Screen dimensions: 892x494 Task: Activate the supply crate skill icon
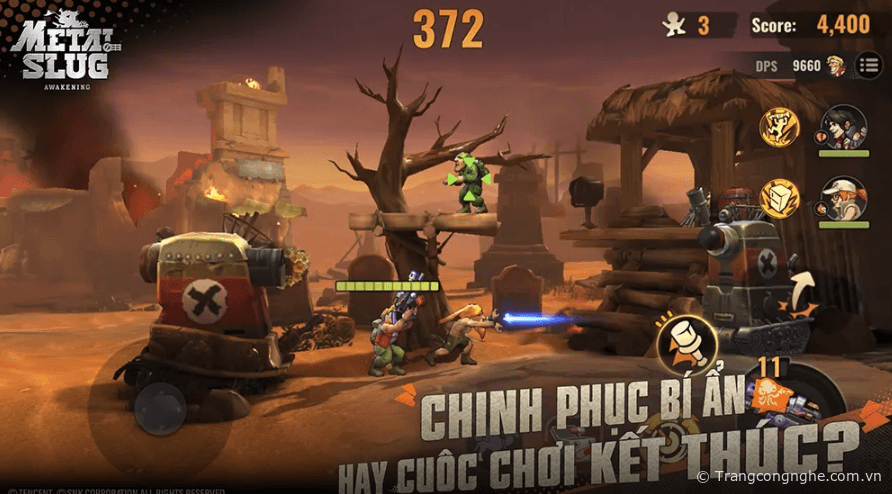click(x=779, y=198)
